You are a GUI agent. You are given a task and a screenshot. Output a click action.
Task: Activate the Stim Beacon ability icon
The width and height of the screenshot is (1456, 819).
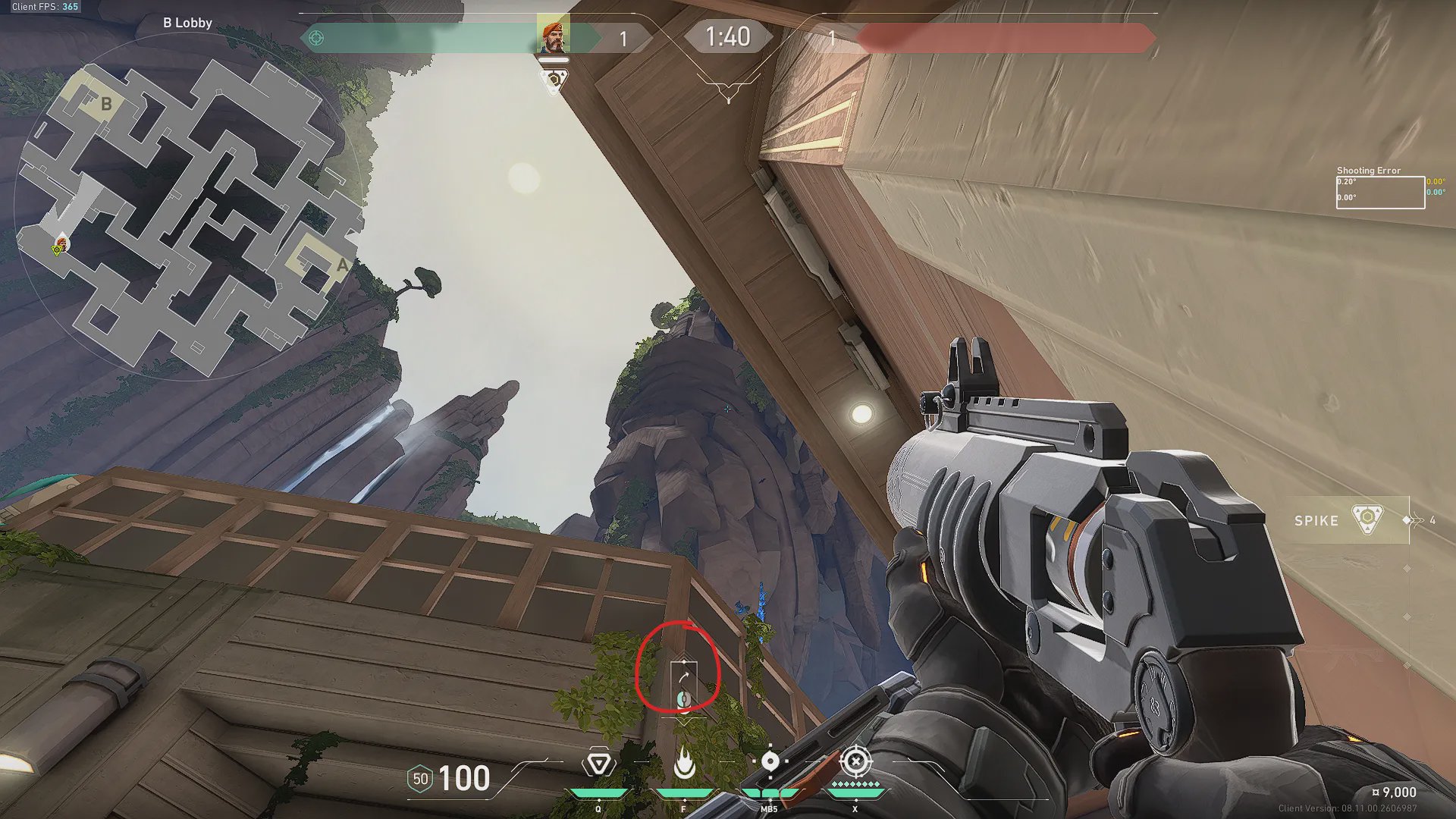tap(598, 763)
